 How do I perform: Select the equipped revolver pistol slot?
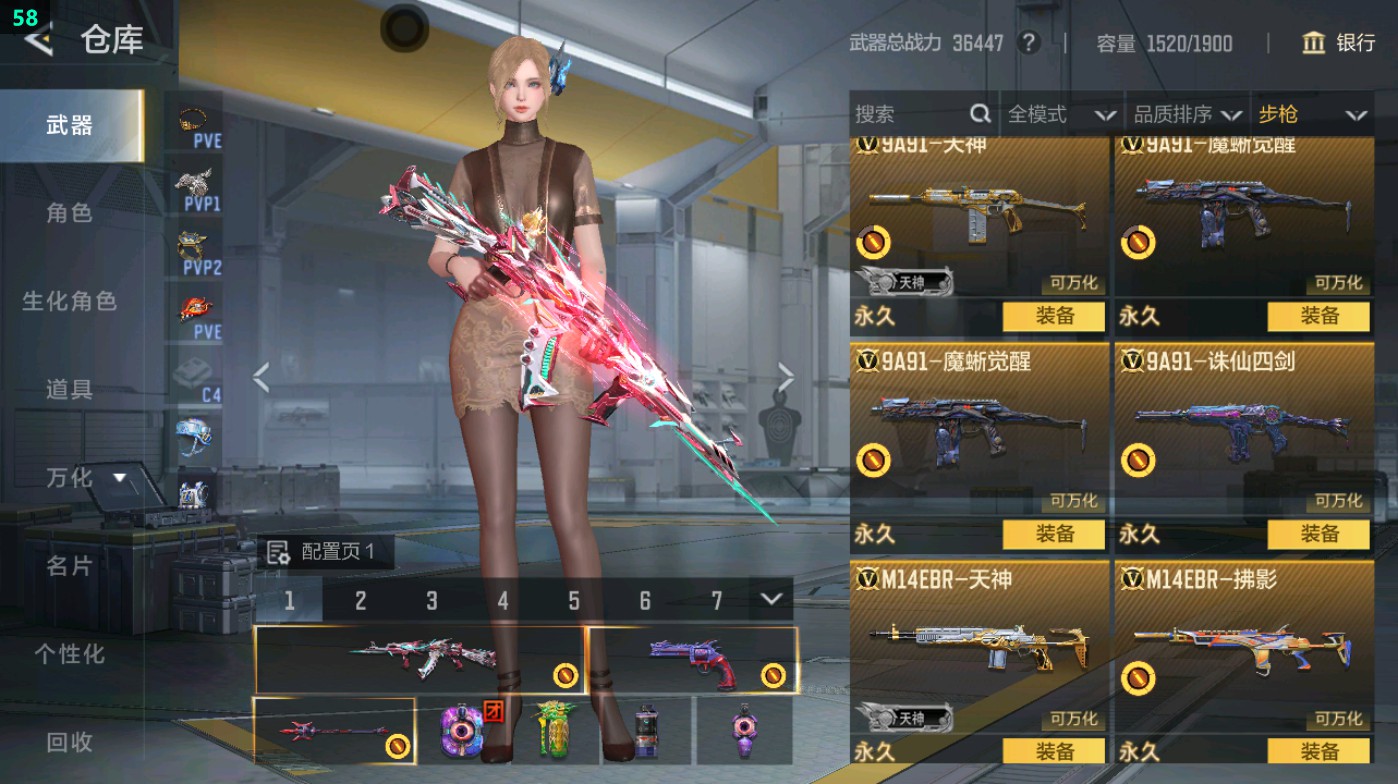point(693,660)
